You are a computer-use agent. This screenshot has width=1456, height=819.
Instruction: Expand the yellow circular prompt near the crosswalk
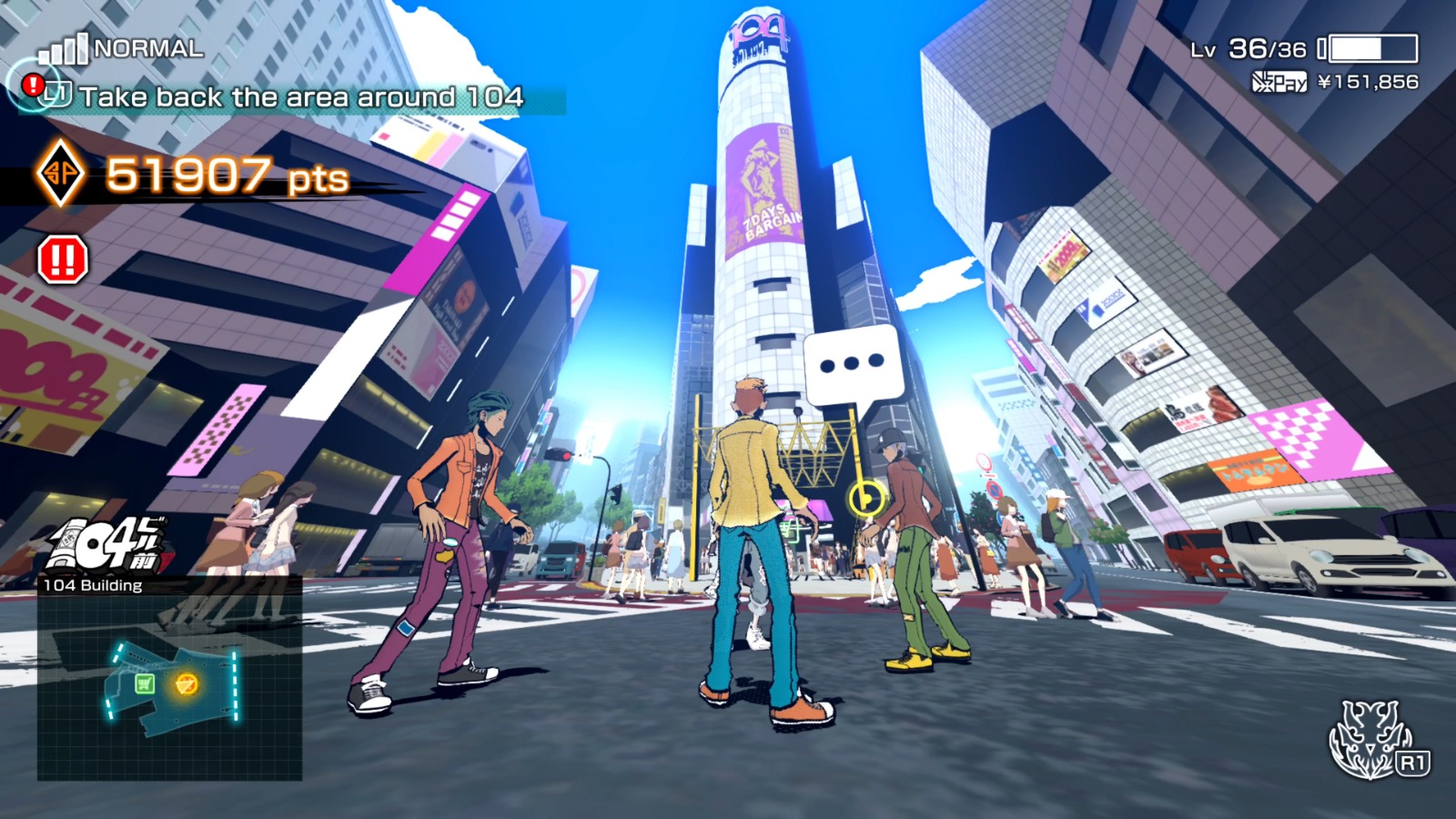pyautogui.click(x=865, y=497)
